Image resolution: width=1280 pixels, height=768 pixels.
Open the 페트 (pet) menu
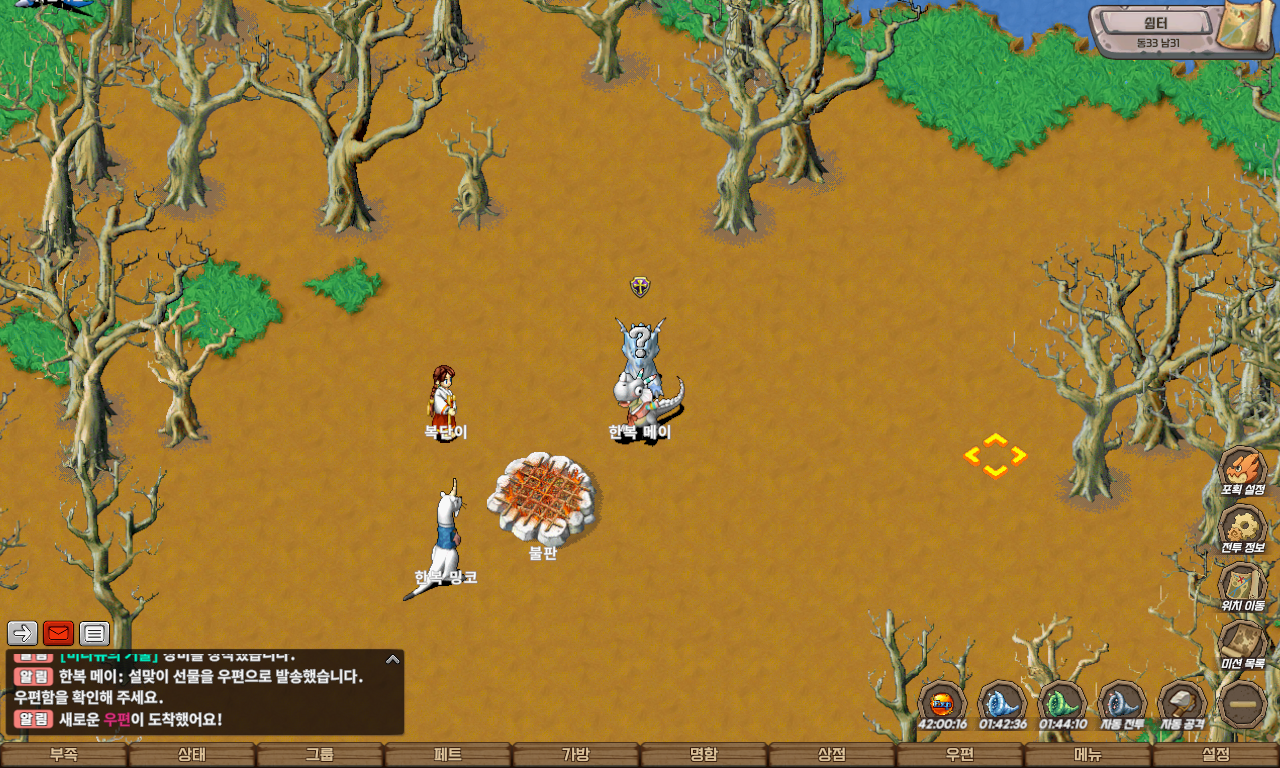[448, 755]
